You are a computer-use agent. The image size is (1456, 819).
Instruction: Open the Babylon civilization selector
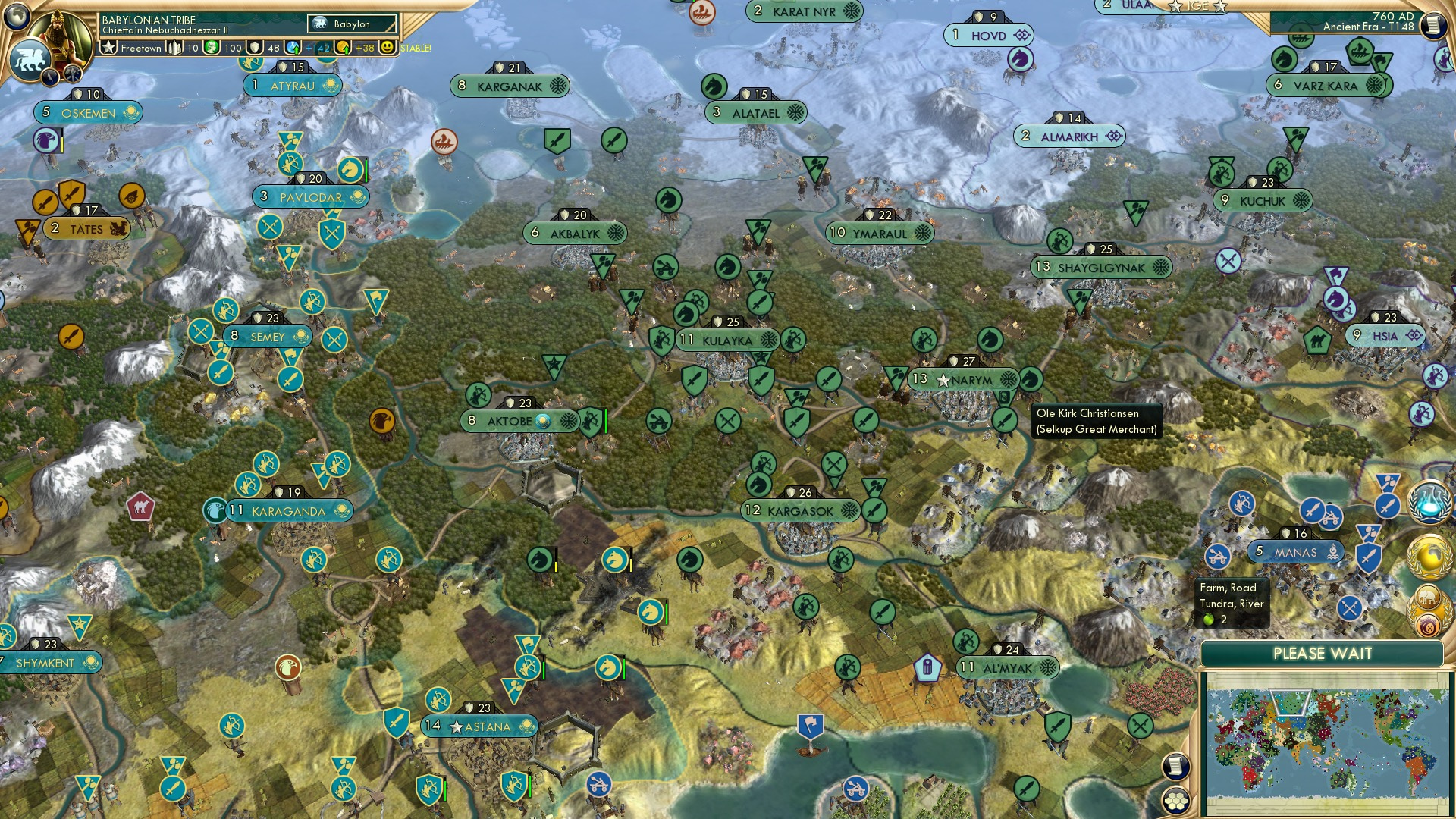coord(351,24)
